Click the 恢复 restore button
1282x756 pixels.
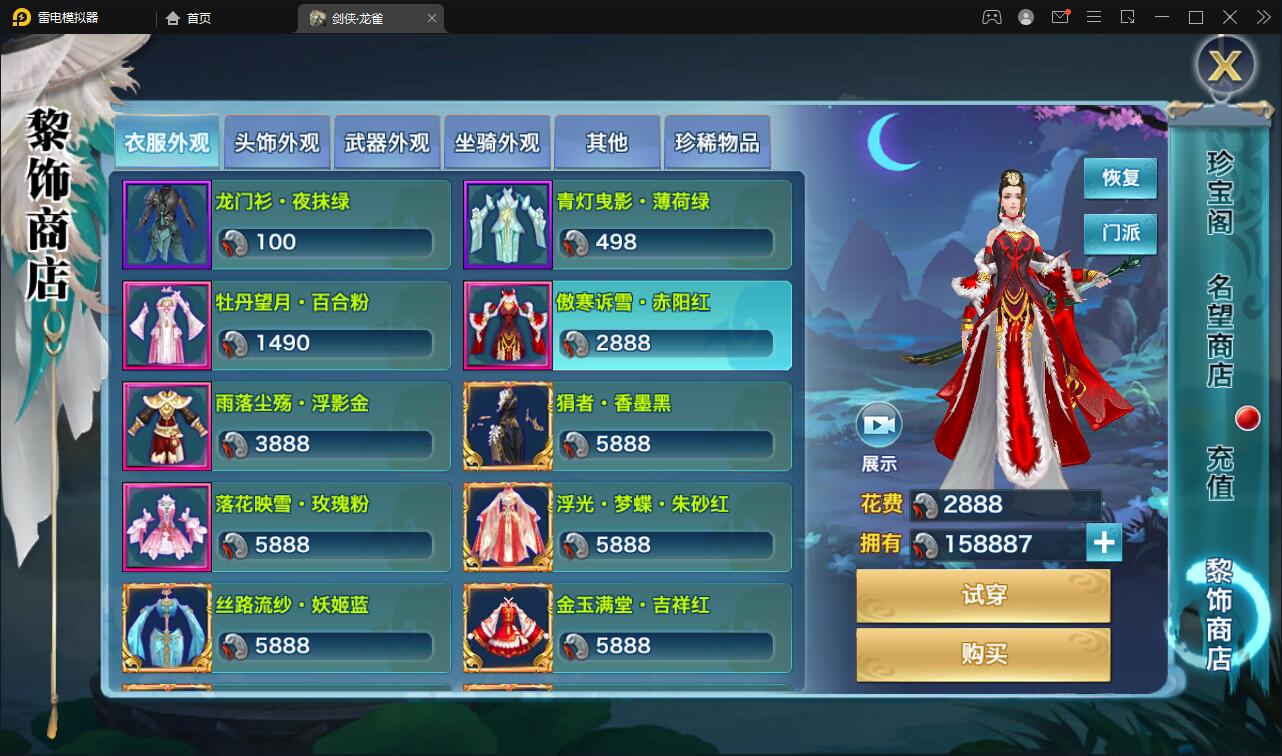tap(1119, 176)
